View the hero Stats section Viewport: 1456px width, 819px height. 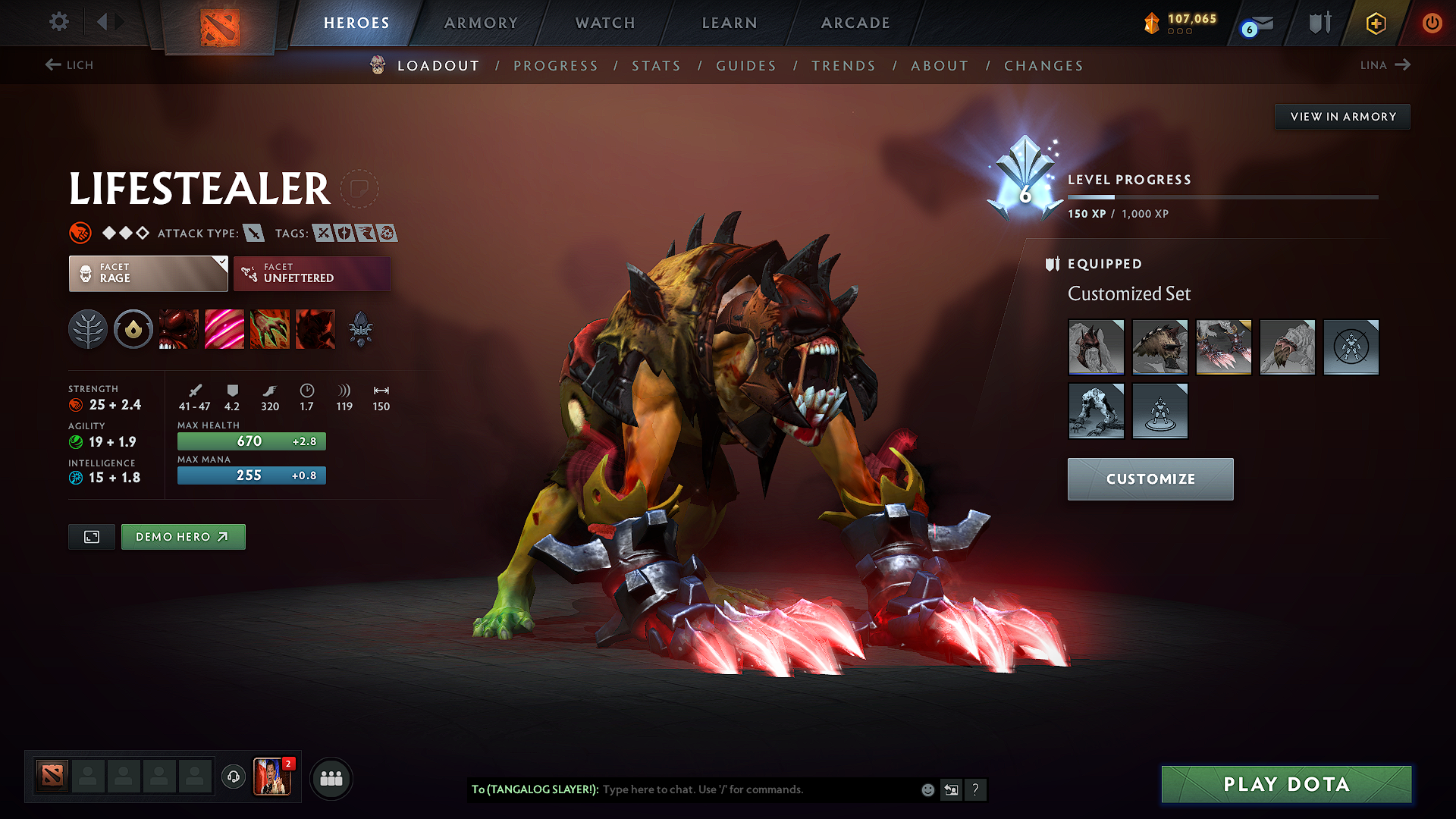click(x=656, y=66)
